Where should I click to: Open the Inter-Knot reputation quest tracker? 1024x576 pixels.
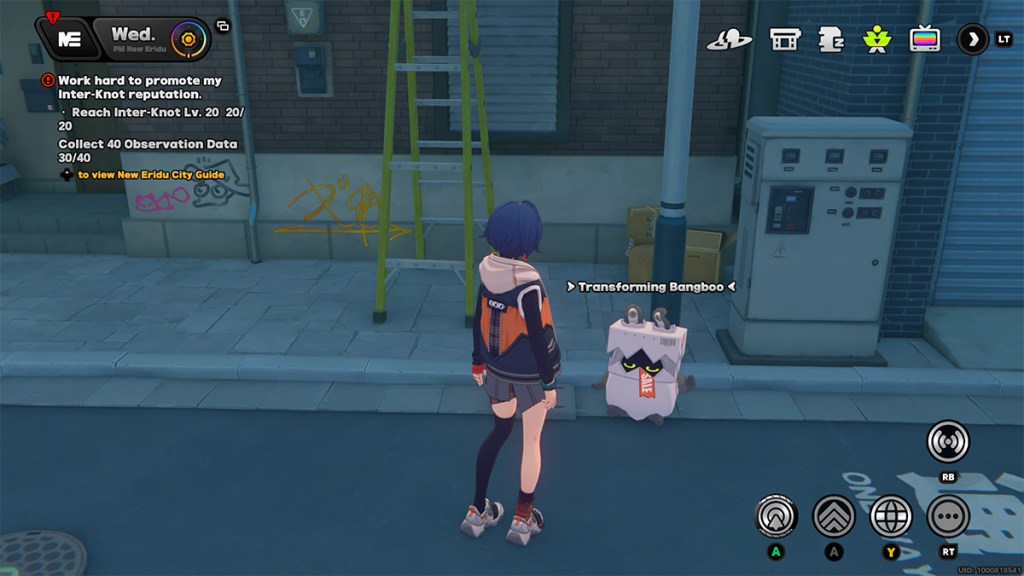coord(139,87)
